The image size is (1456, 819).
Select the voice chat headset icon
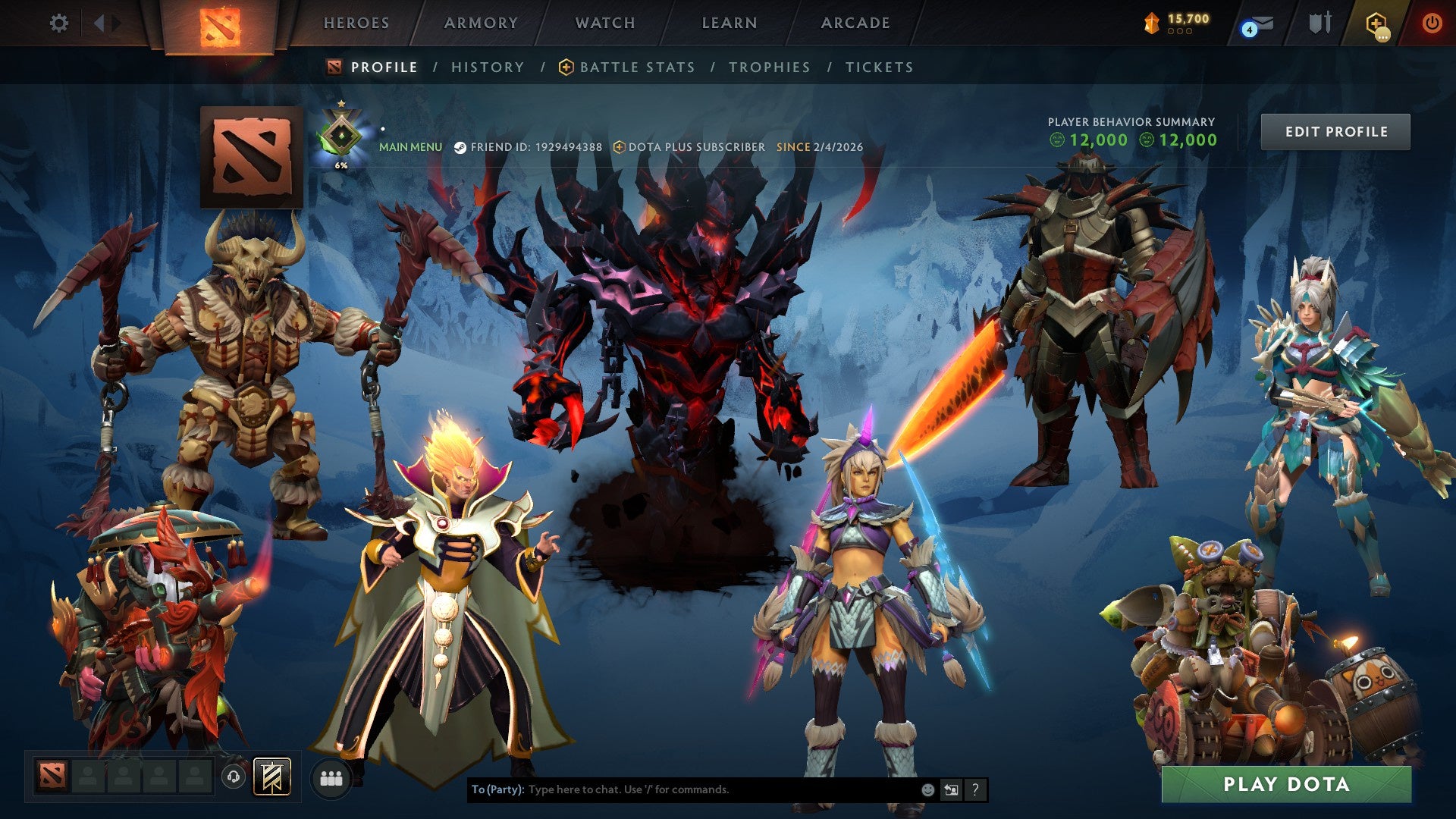tap(234, 777)
